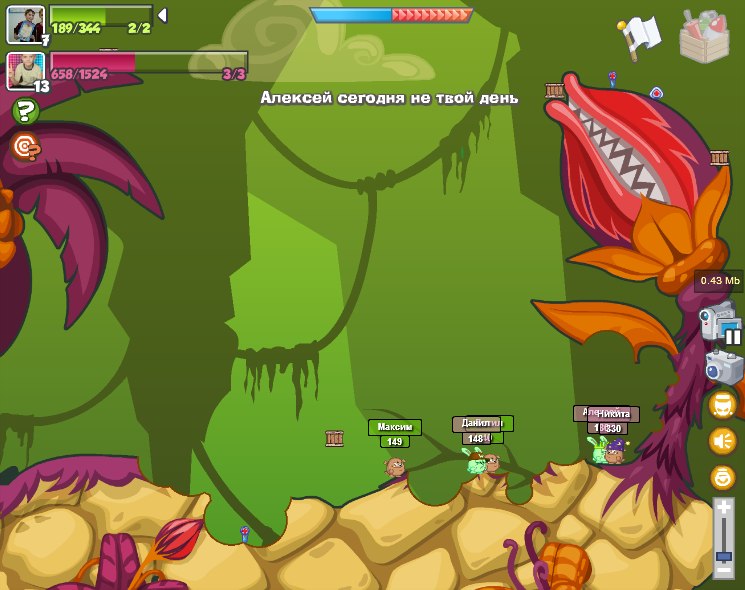Click the white arrow beside green team bar
Image resolution: width=745 pixels, height=590 pixels.
click(162, 15)
